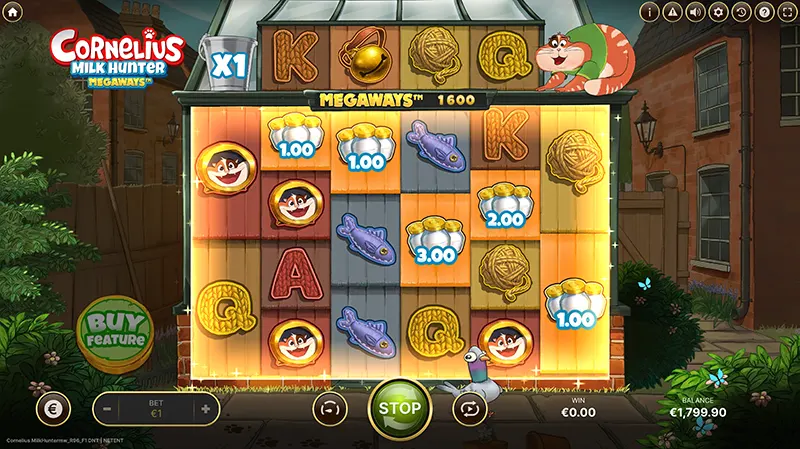Click the green STOP spin button
The height and width of the screenshot is (449, 800).
[x=400, y=408]
